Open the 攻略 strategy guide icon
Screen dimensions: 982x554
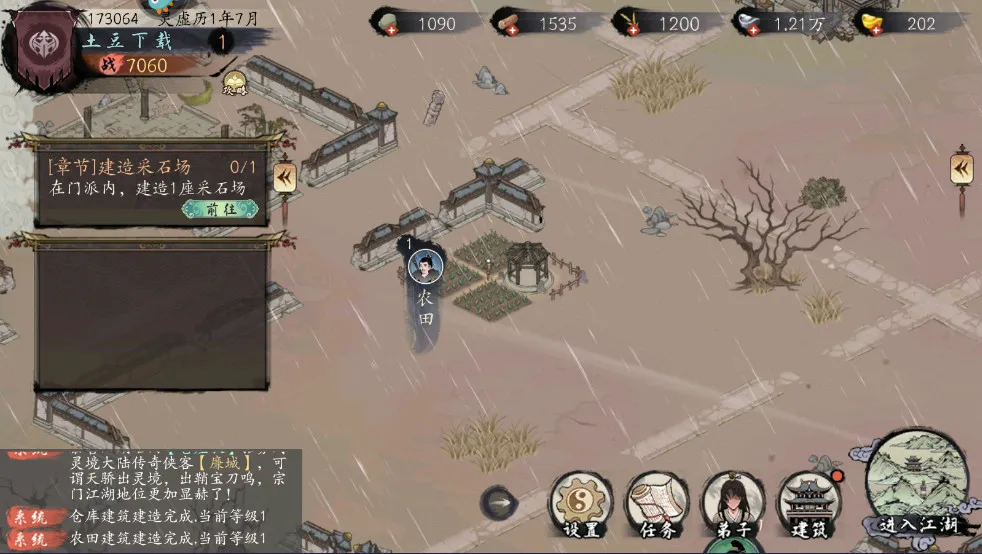tap(234, 85)
